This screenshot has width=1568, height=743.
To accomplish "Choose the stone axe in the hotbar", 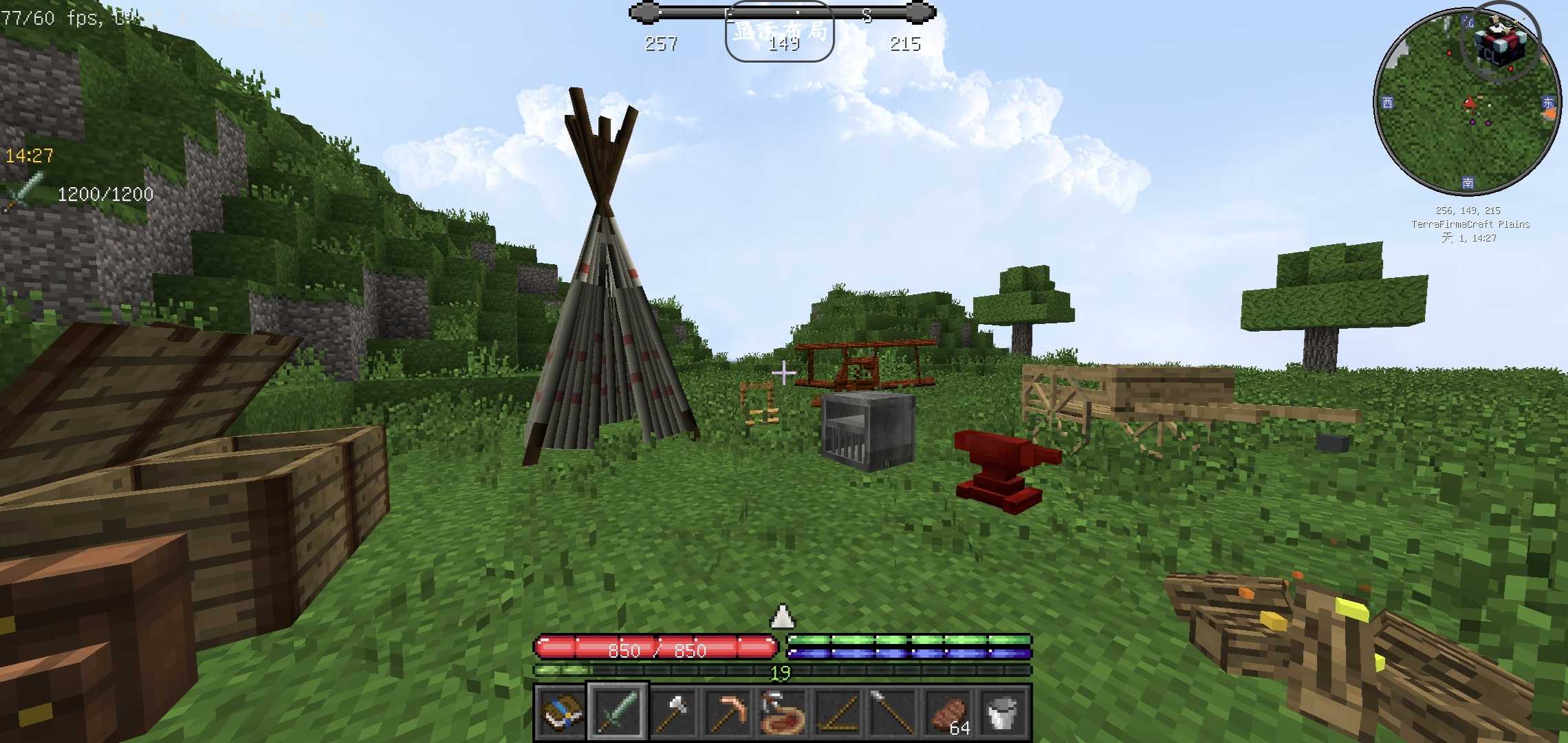I will [x=673, y=713].
